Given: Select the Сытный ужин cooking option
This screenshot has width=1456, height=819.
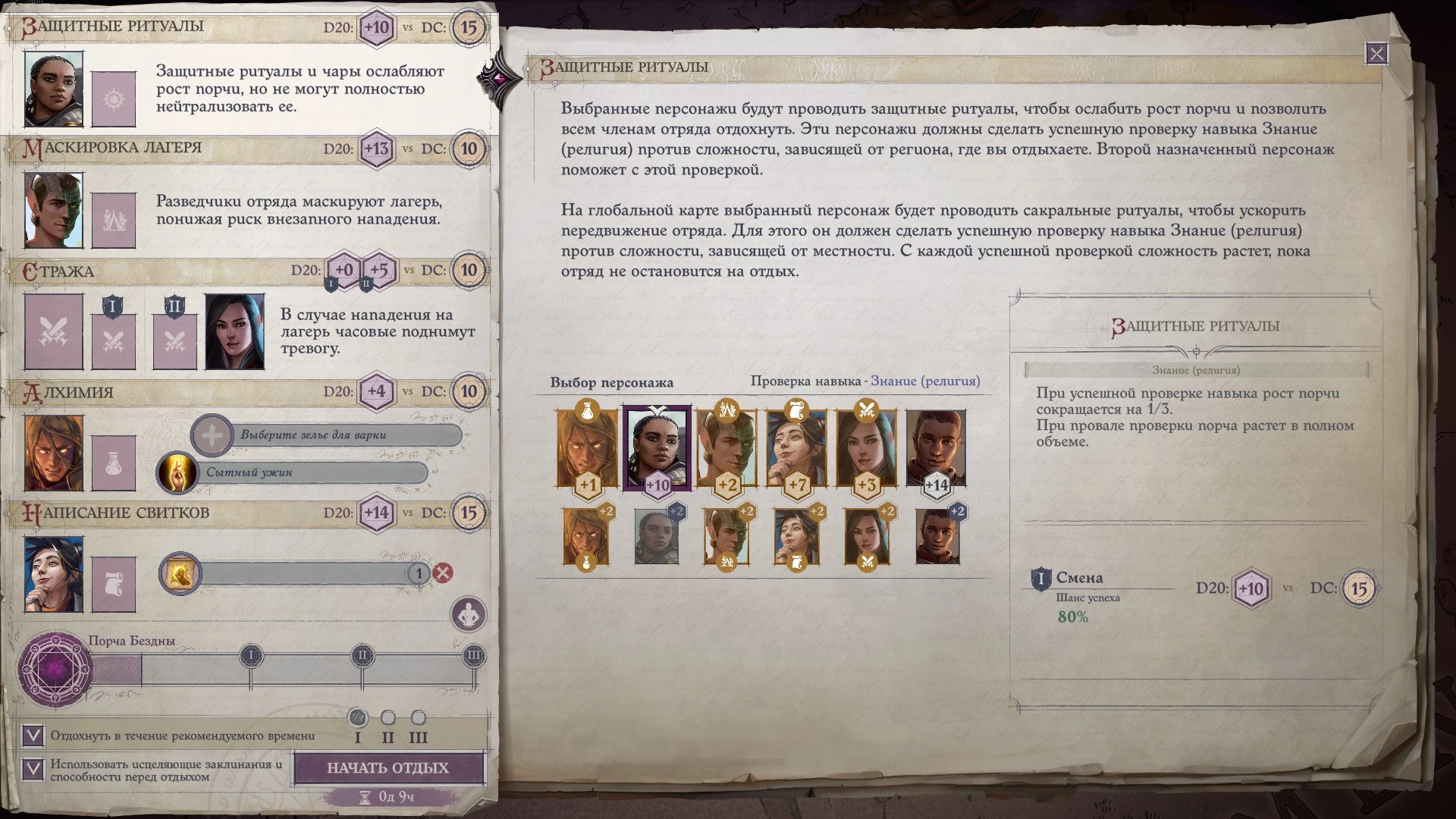Looking at the screenshot, I should (x=293, y=472).
